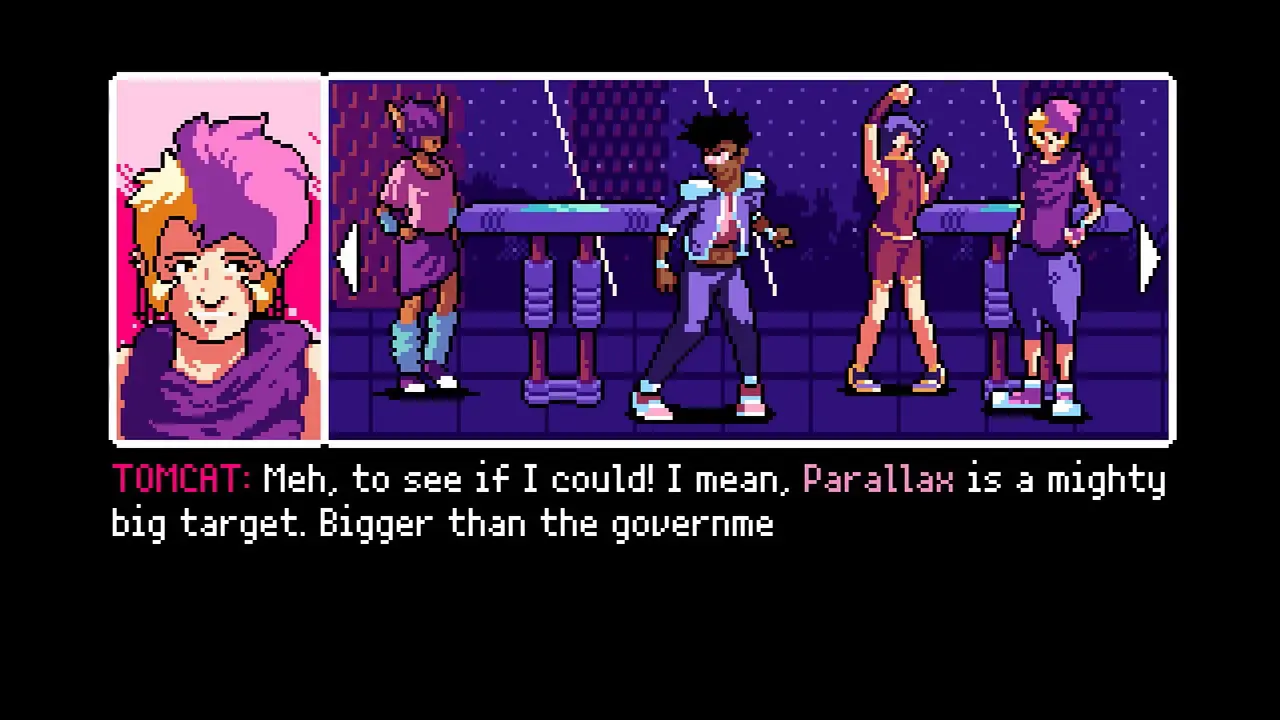Click the TOMCAT character portrait
This screenshot has height=720, width=1280.
pyautogui.click(x=215, y=260)
